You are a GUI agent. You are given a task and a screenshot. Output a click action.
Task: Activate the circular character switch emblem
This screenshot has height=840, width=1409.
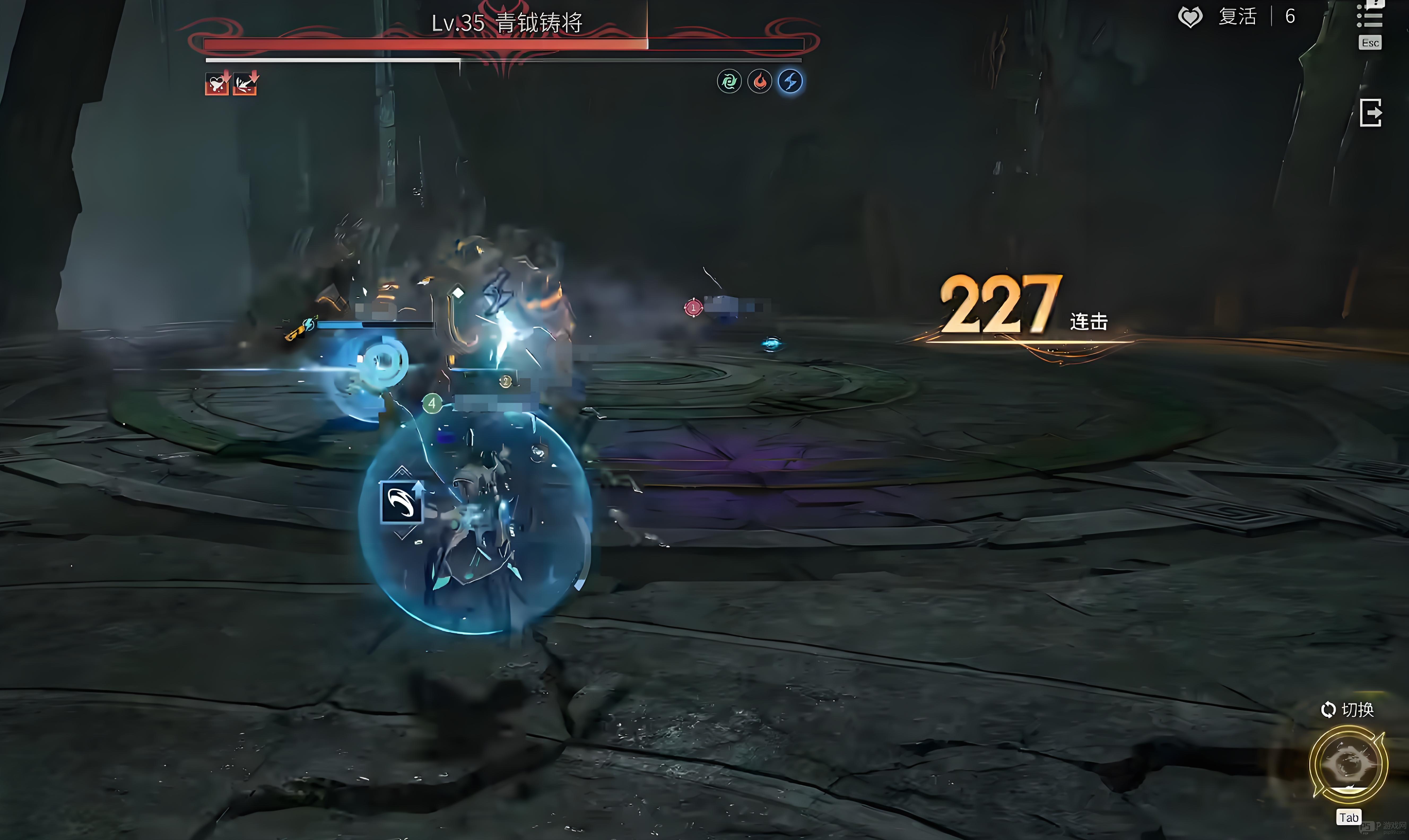(x=1349, y=764)
